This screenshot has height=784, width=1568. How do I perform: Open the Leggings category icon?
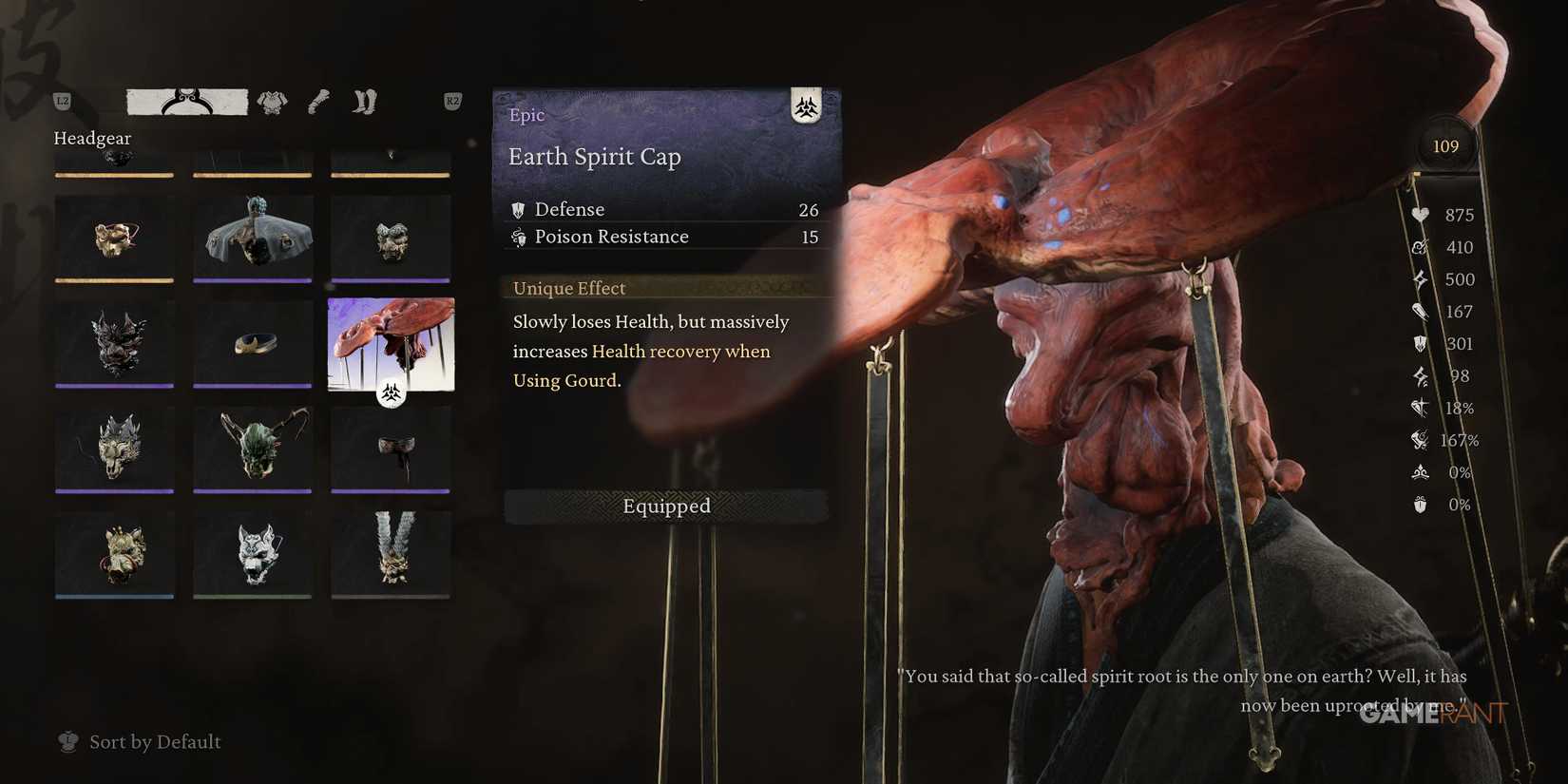tap(364, 101)
